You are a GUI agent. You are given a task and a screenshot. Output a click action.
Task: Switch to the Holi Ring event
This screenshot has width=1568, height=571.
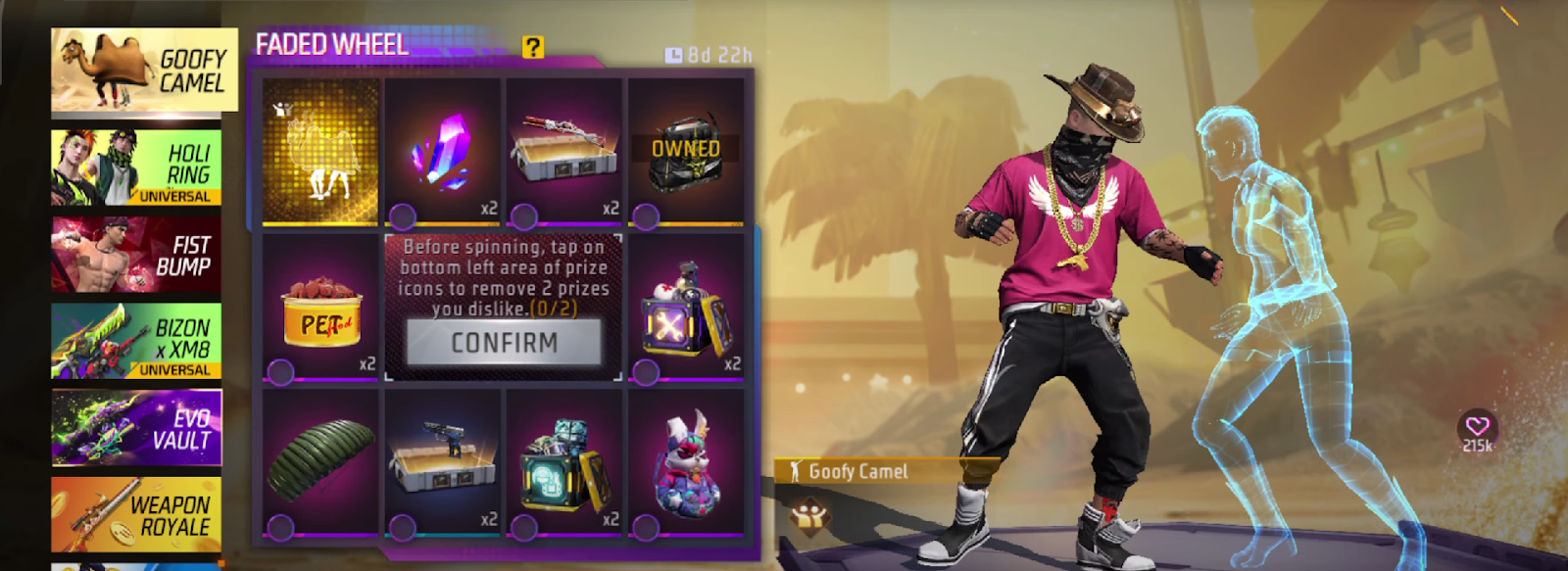pyautogui.click(x=136, y=167)
